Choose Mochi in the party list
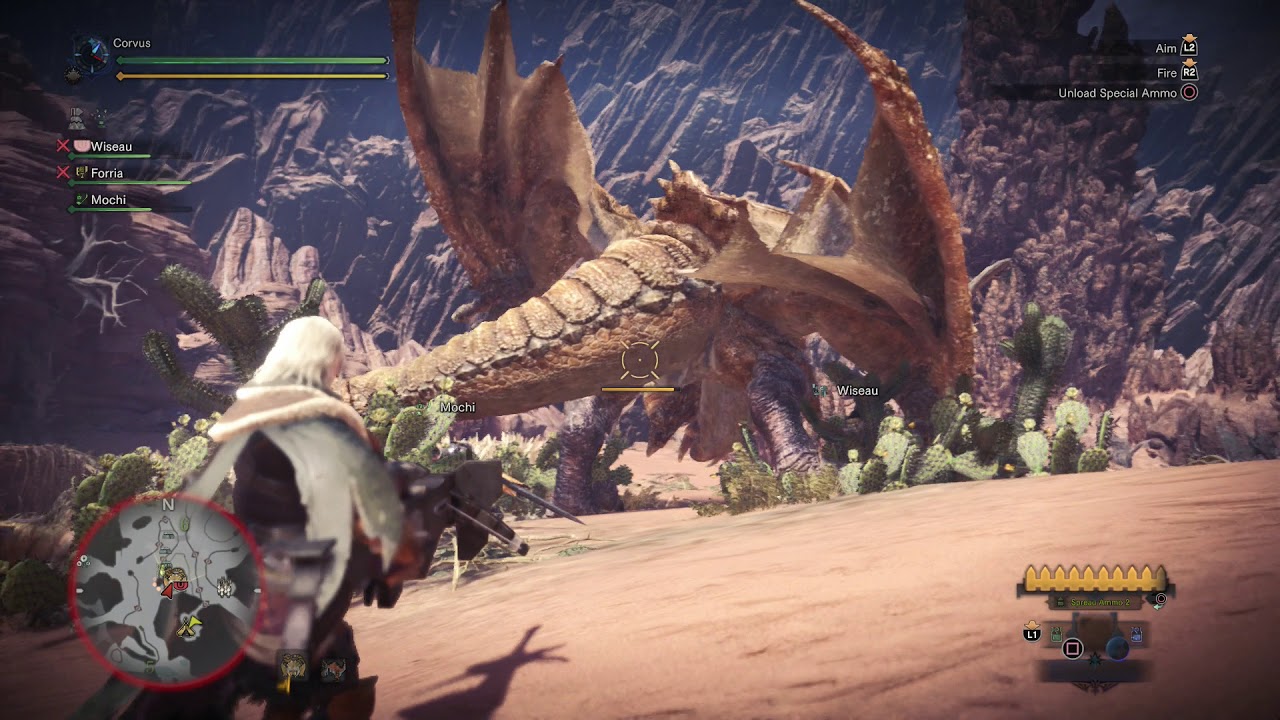Image resolution: width=1280 pixels, height=720 pixels. [108, 200]
